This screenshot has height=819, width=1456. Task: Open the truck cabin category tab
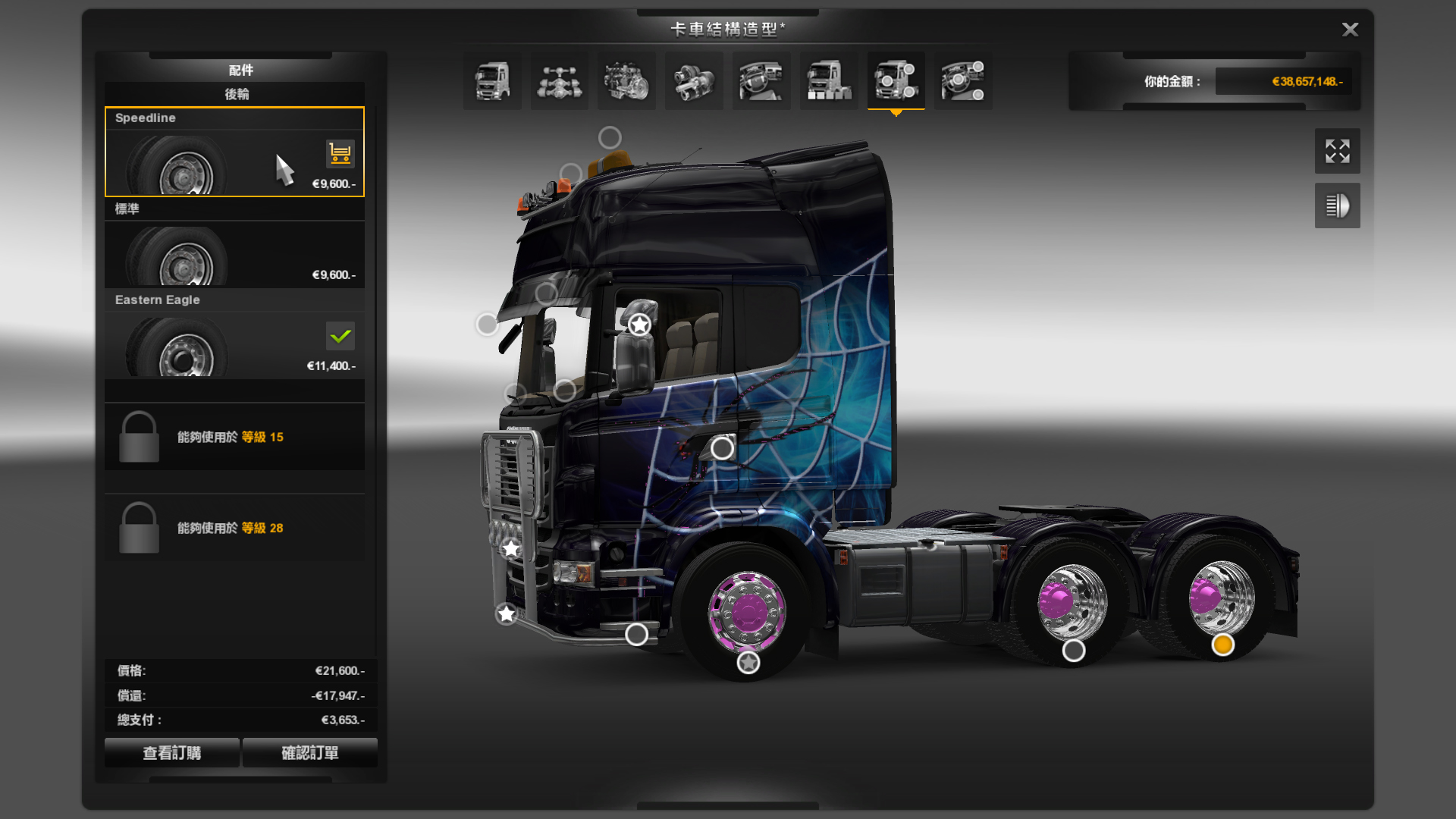(492, 81)
